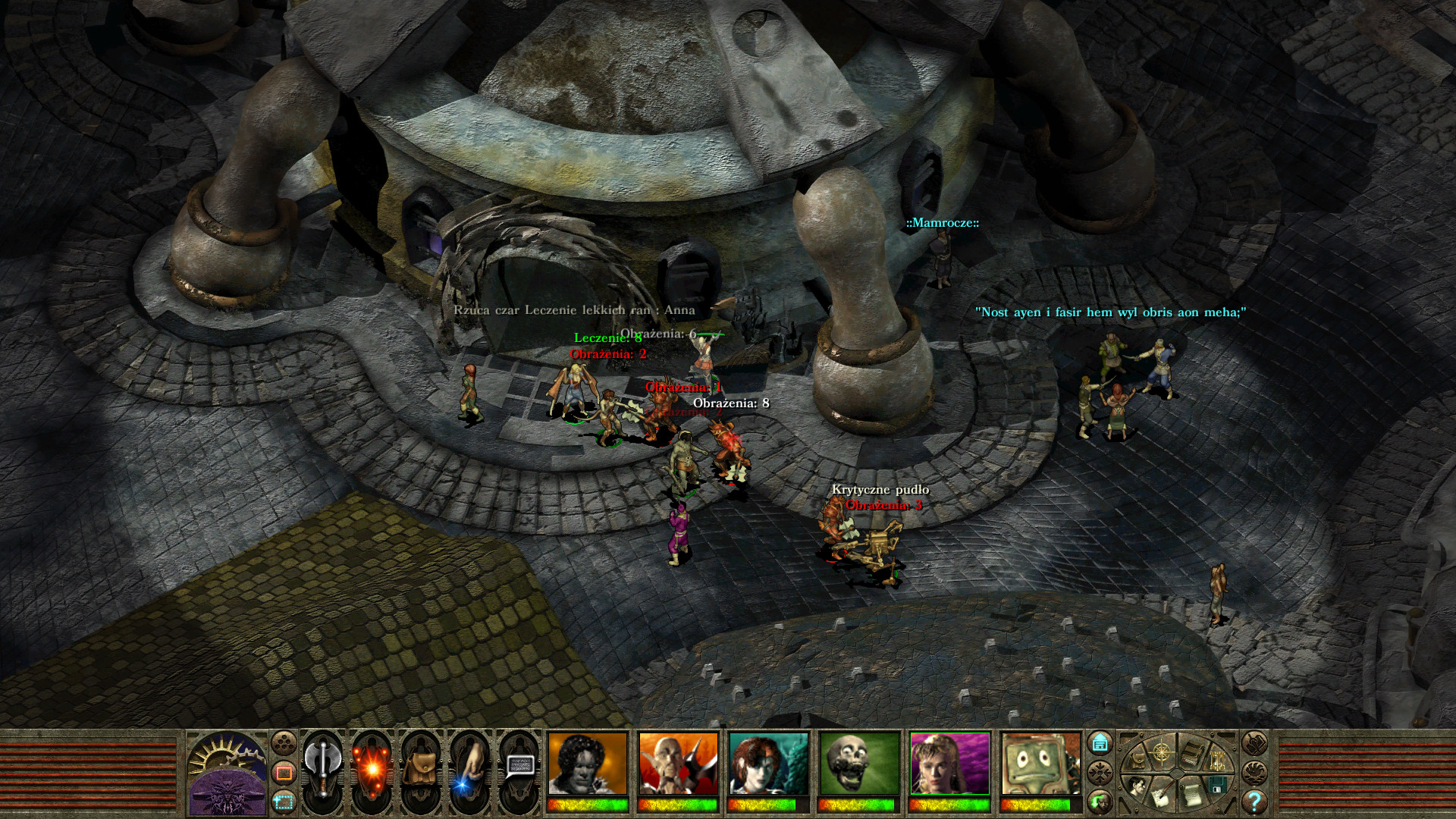Enable the marquee selection rectangle toggle
This screenshot has width=1456, height=819.
[284, 802]
